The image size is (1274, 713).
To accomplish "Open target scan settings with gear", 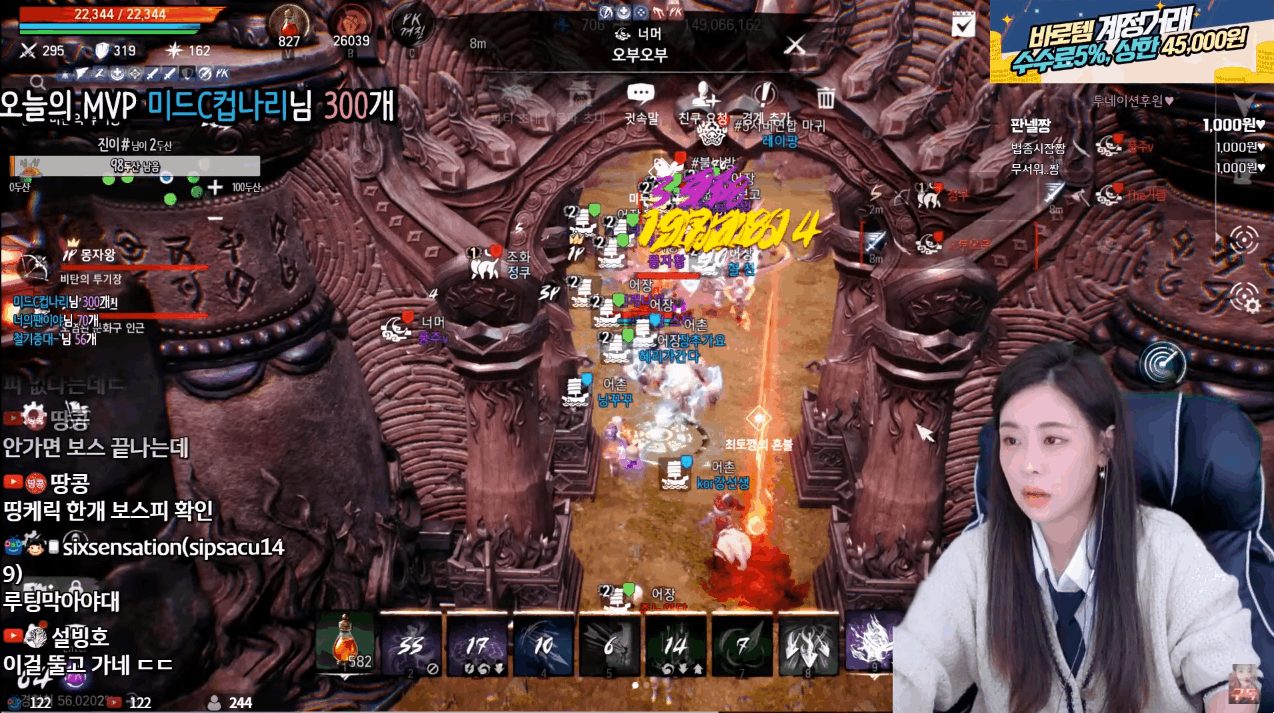I will 1245,297.
